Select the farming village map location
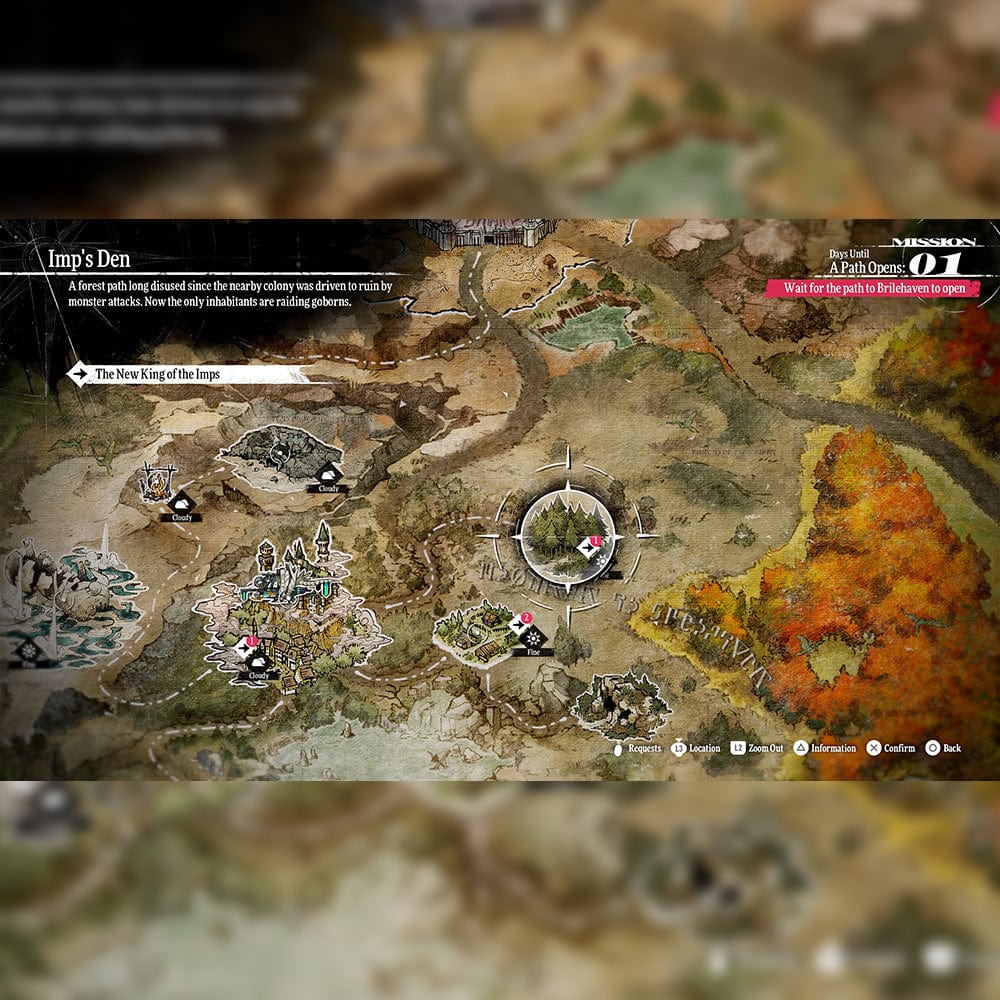This screenshot has width=1000, height=1000. point(475,630)
